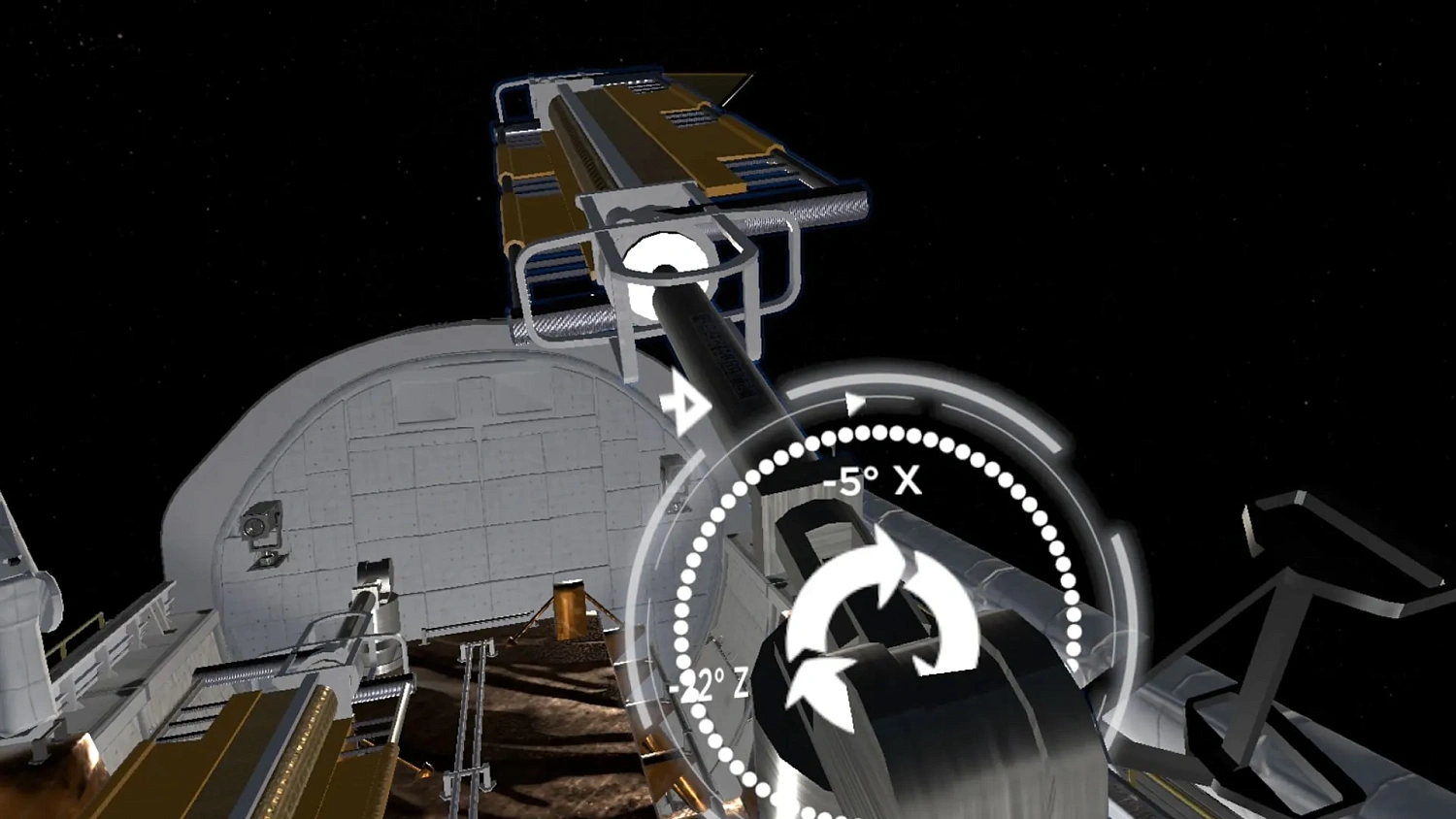Select the -5° X angle readout
Screen dimensions: 1456x819
pos(871,480)
